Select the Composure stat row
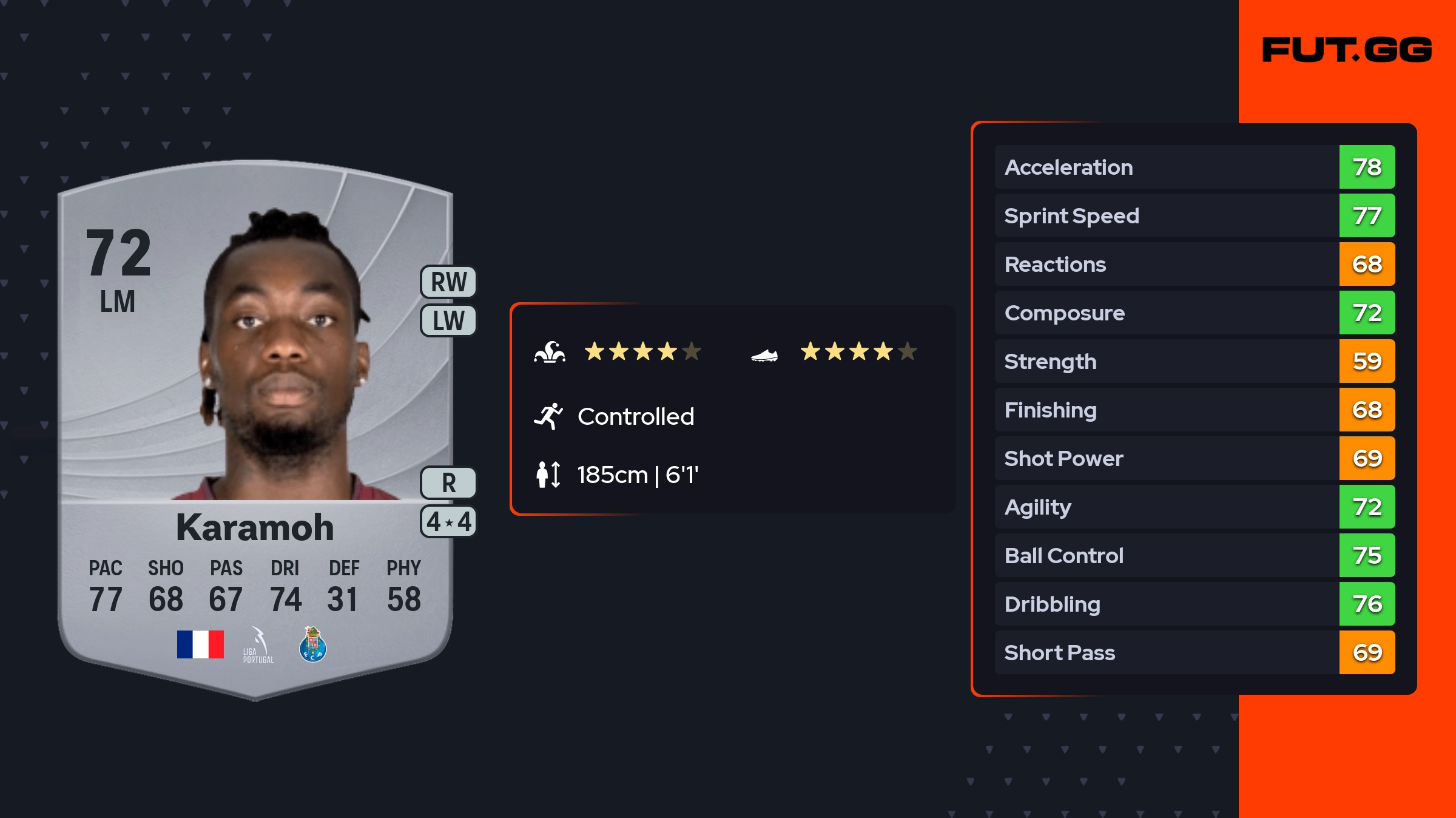 coord(1194,313)
